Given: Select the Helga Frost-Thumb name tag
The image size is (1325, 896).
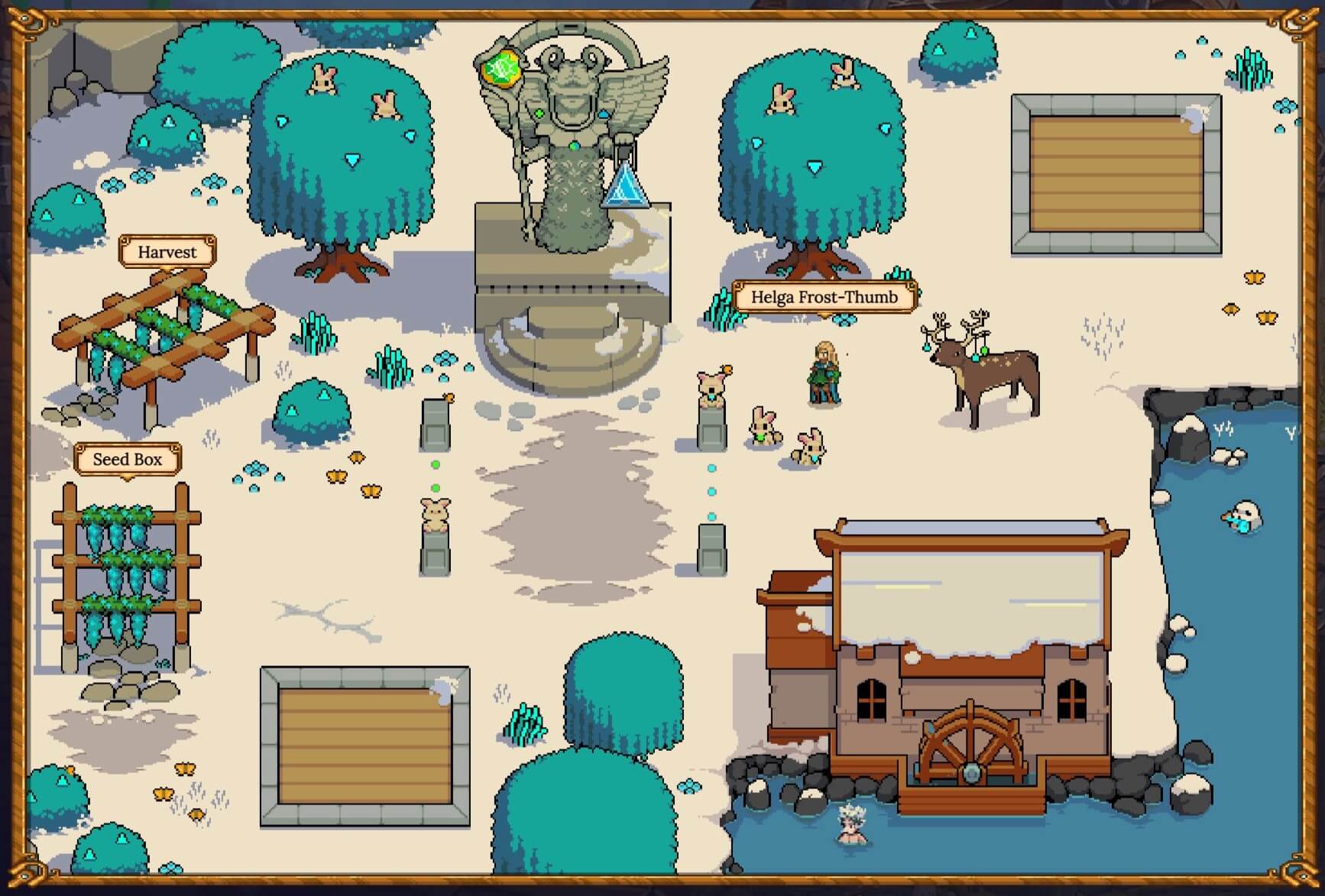Looking at the screenshot, I should 824,297.
